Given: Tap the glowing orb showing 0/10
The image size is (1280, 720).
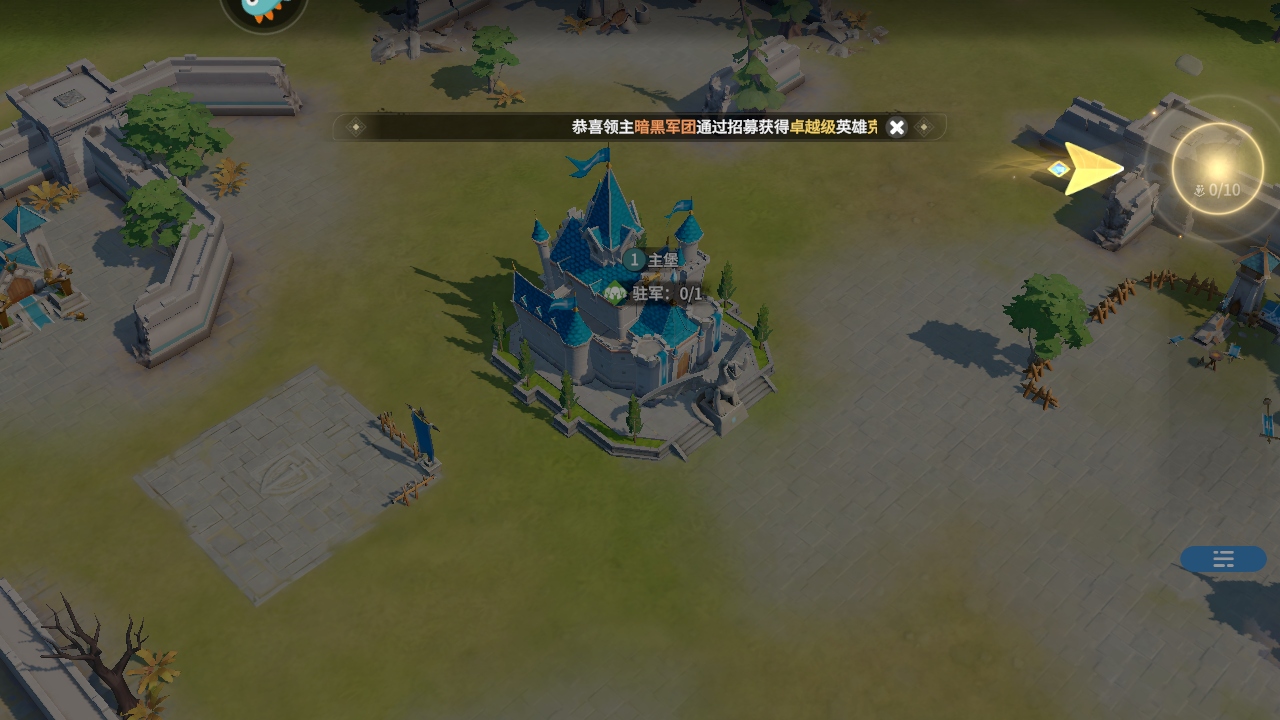Looking at the screenshot, I should [x=1217, y=169].
